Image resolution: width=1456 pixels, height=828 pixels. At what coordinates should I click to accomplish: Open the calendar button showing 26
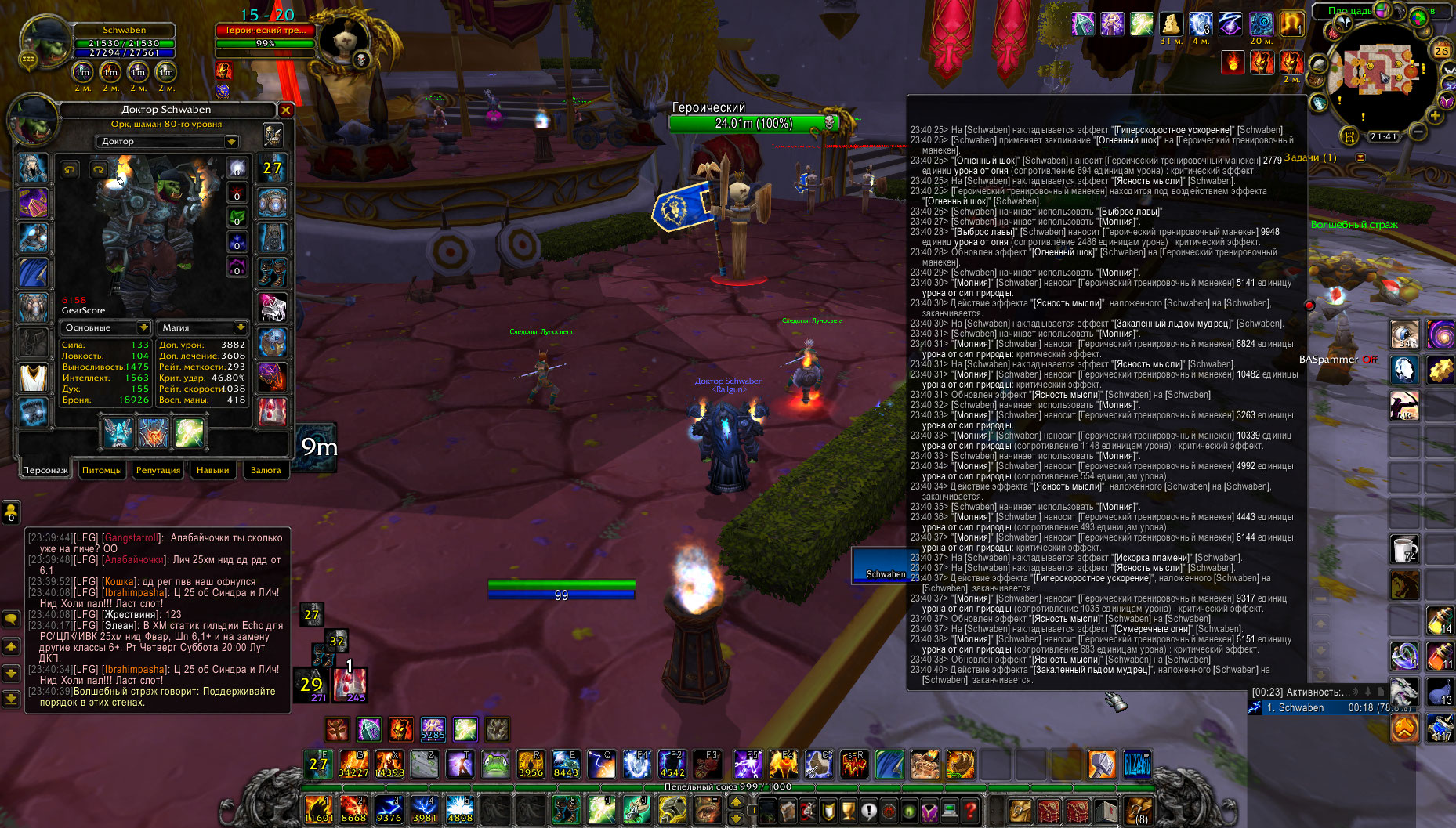pyautogui.click(x=1442, y=50)
